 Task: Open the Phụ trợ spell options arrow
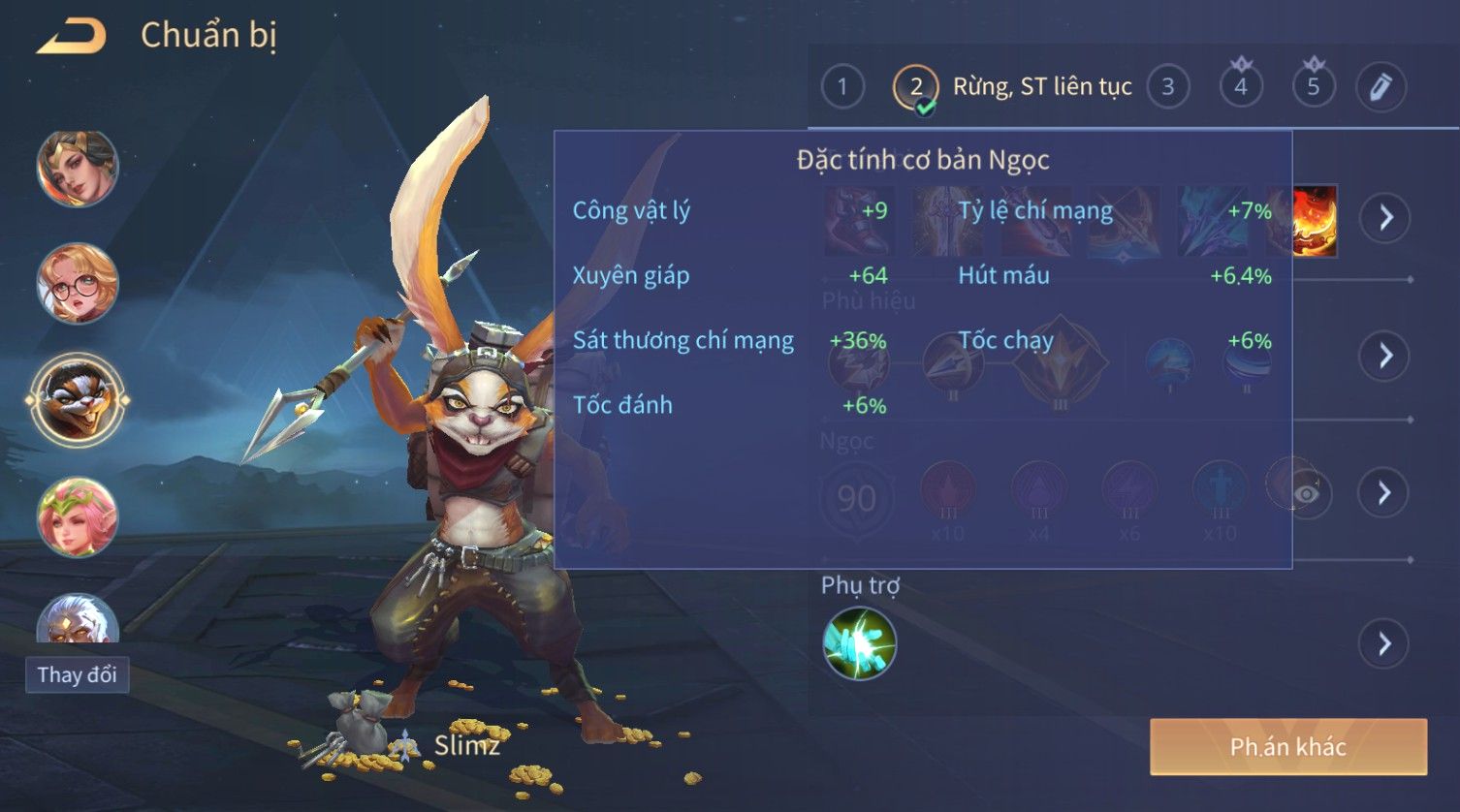1384,643
